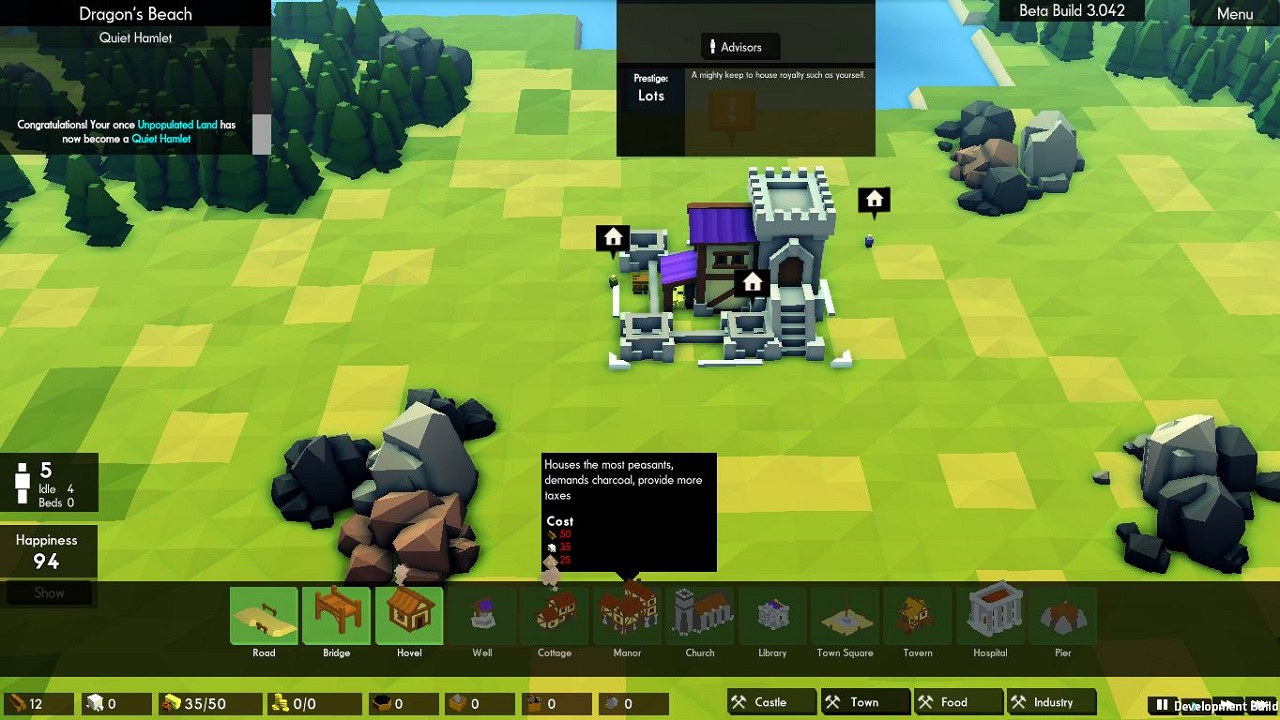Screen dimensions: 1280x720
Task: Choose the Tavern building tile
Action: [918, 615]
